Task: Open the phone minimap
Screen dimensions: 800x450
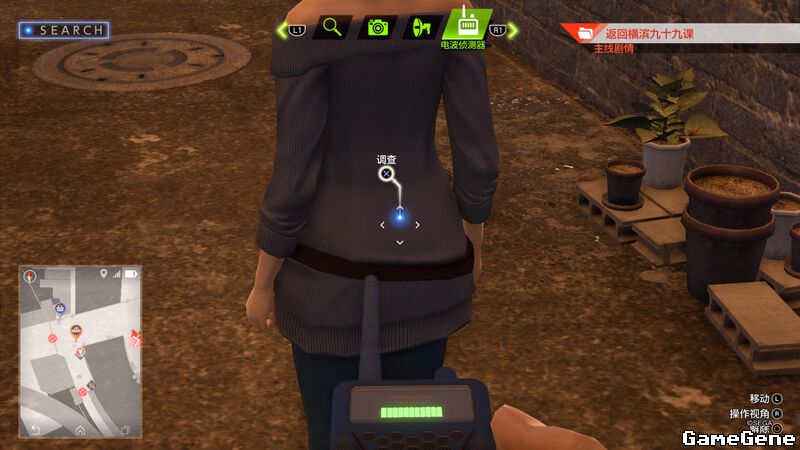Action: [80, 350]
